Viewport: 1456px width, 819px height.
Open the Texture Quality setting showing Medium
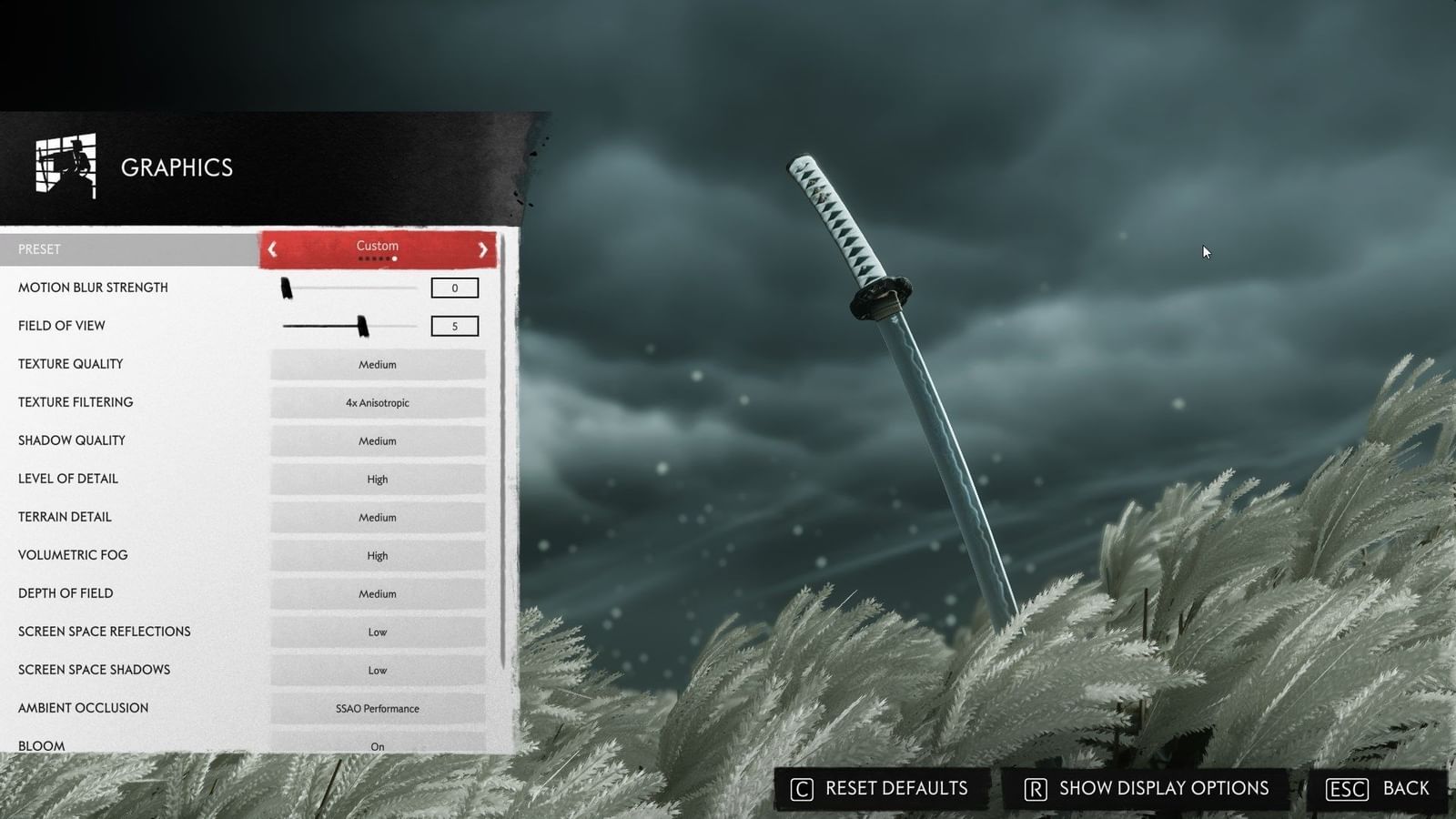pos(378,364)
